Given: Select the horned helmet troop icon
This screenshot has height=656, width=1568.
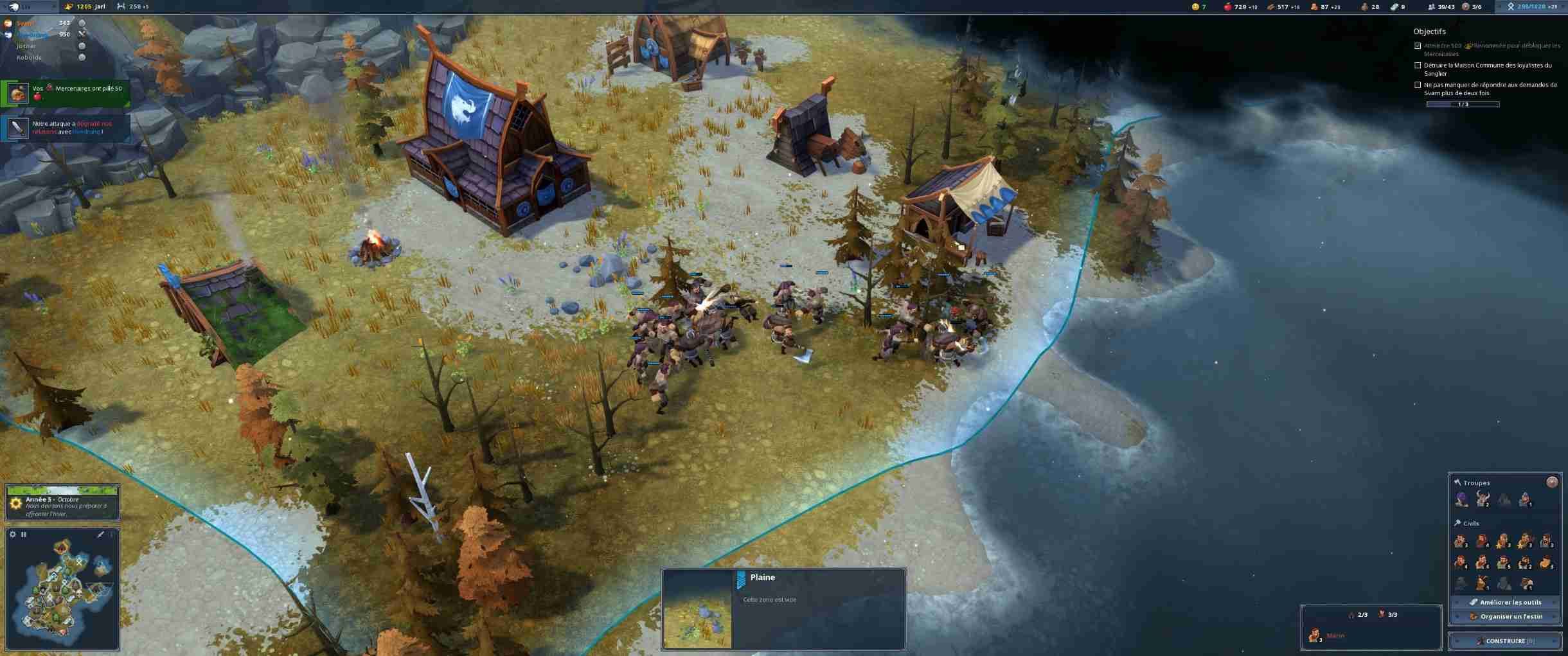Looking at the screenshot, I should point(1483,499).
